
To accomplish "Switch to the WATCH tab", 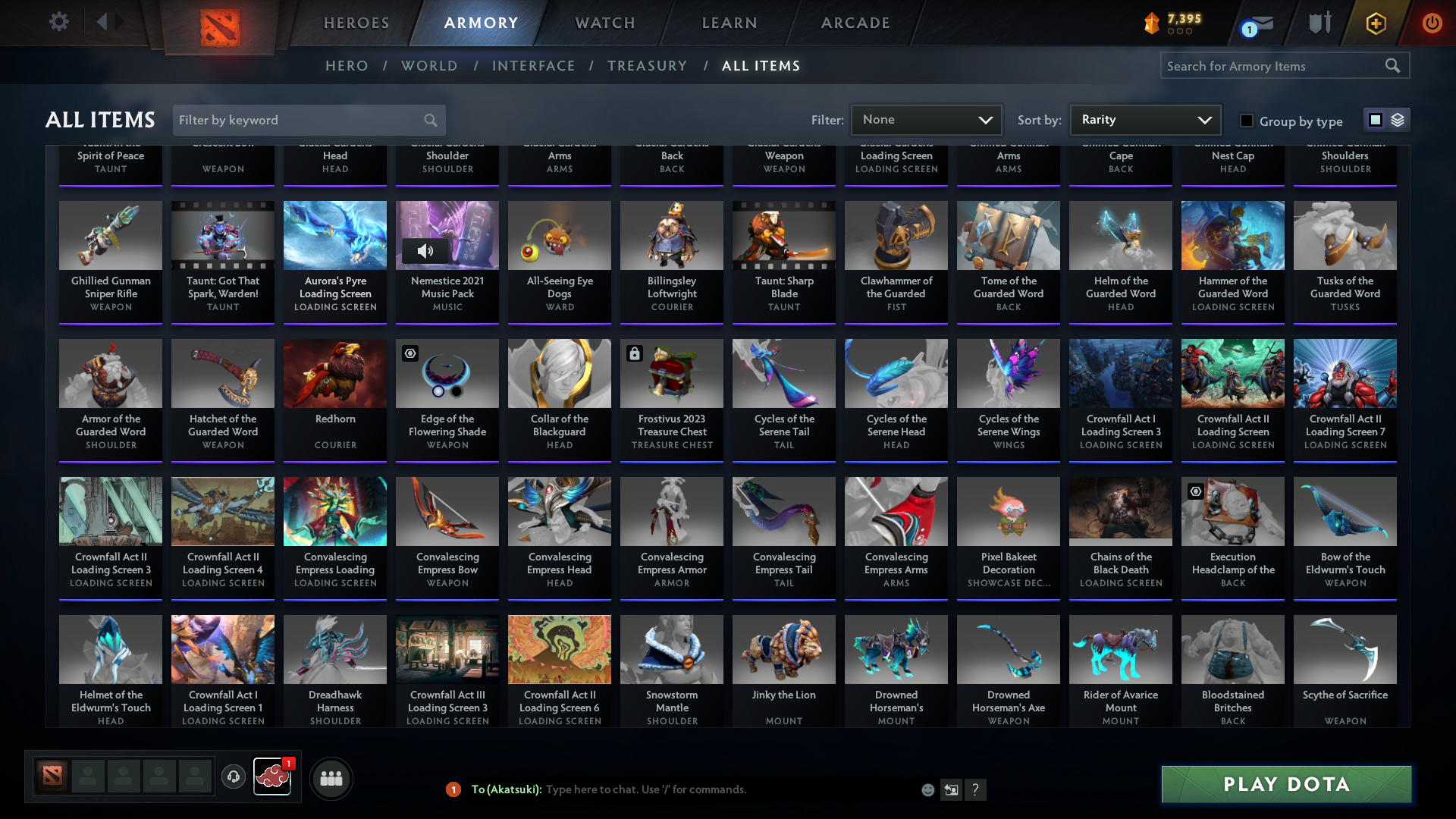I will (604, 23).
